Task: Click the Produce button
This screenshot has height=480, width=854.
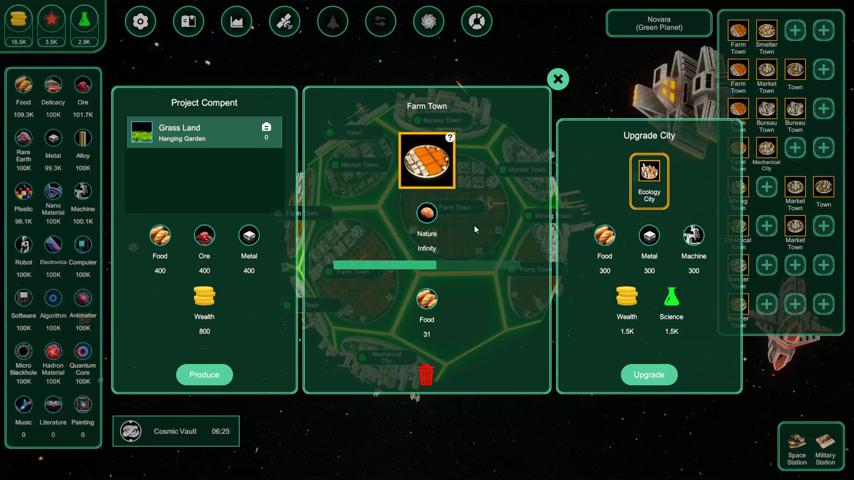Action: (x=204, y=374)
